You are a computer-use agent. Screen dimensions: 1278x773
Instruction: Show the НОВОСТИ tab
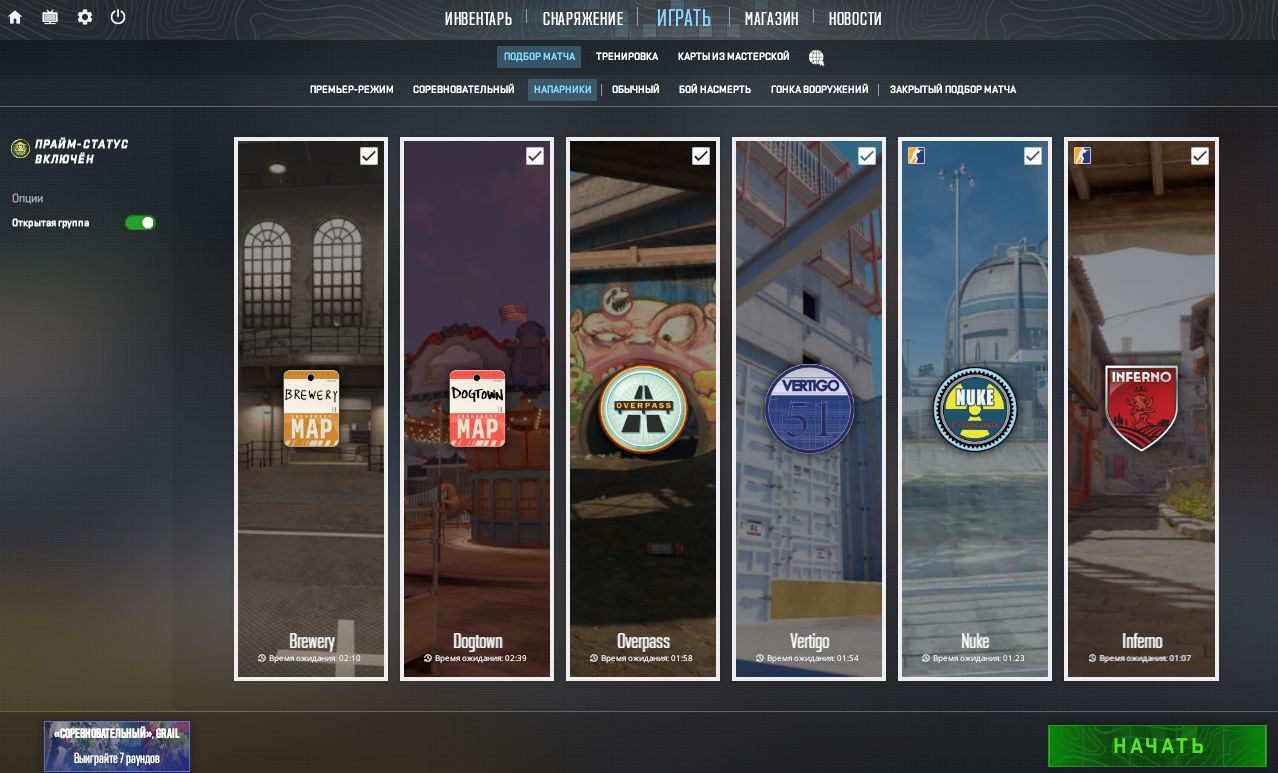(855, 18)
